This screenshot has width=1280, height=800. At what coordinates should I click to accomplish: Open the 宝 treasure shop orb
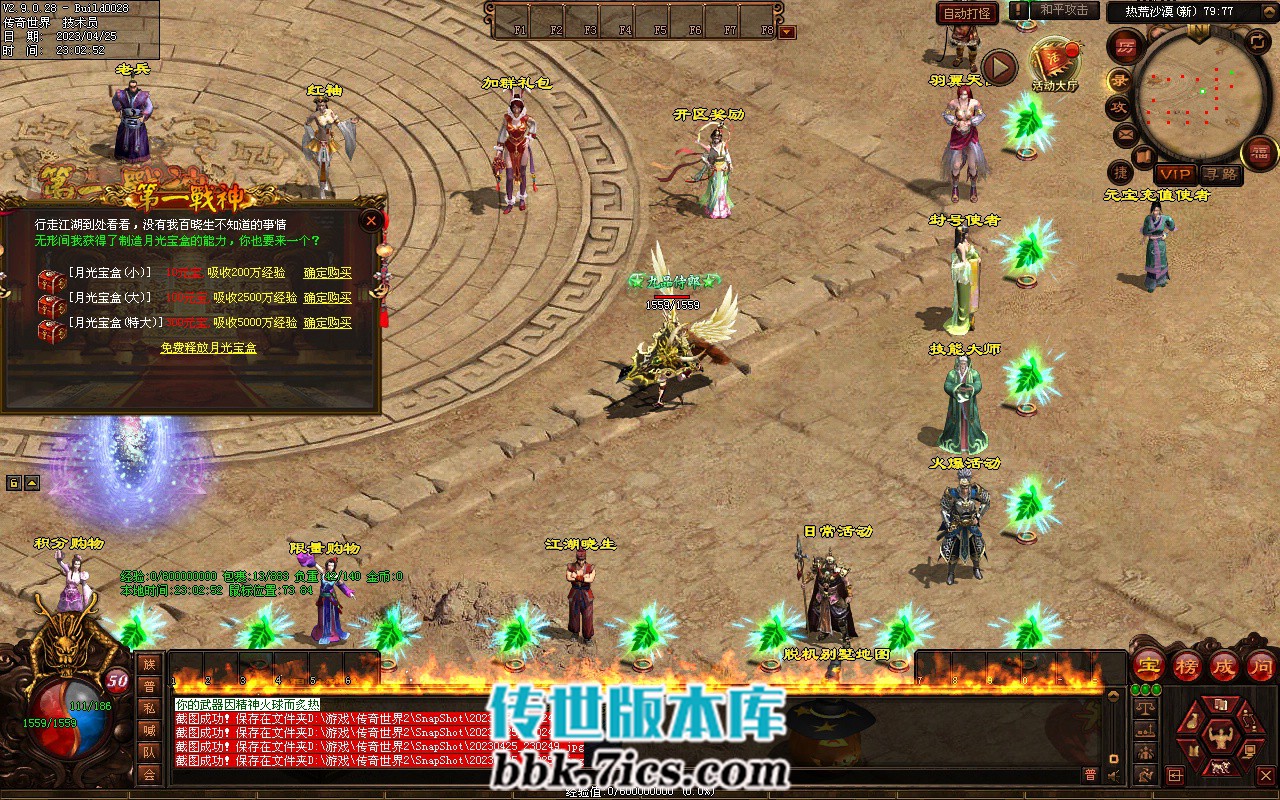click(1149, 666)
